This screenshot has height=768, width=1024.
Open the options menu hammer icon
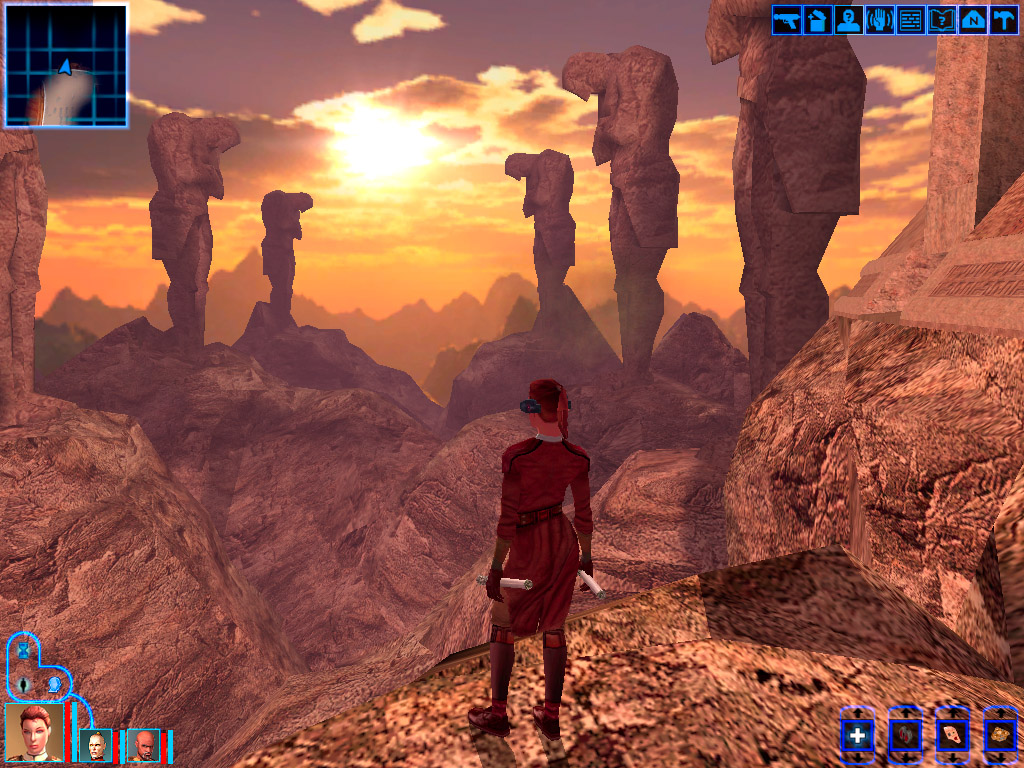(1003, 20)
